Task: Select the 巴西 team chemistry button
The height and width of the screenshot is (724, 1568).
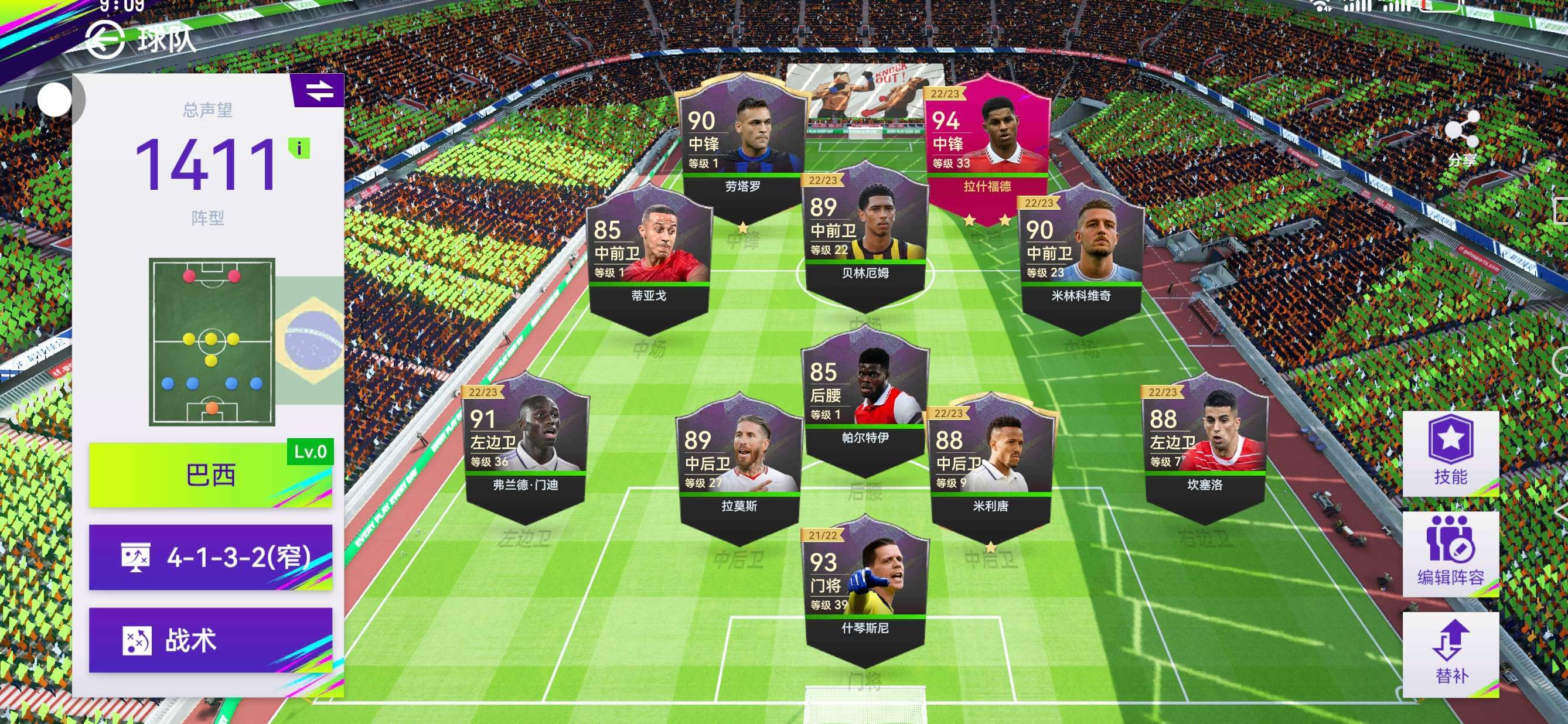Action: (x=210, y=475)
